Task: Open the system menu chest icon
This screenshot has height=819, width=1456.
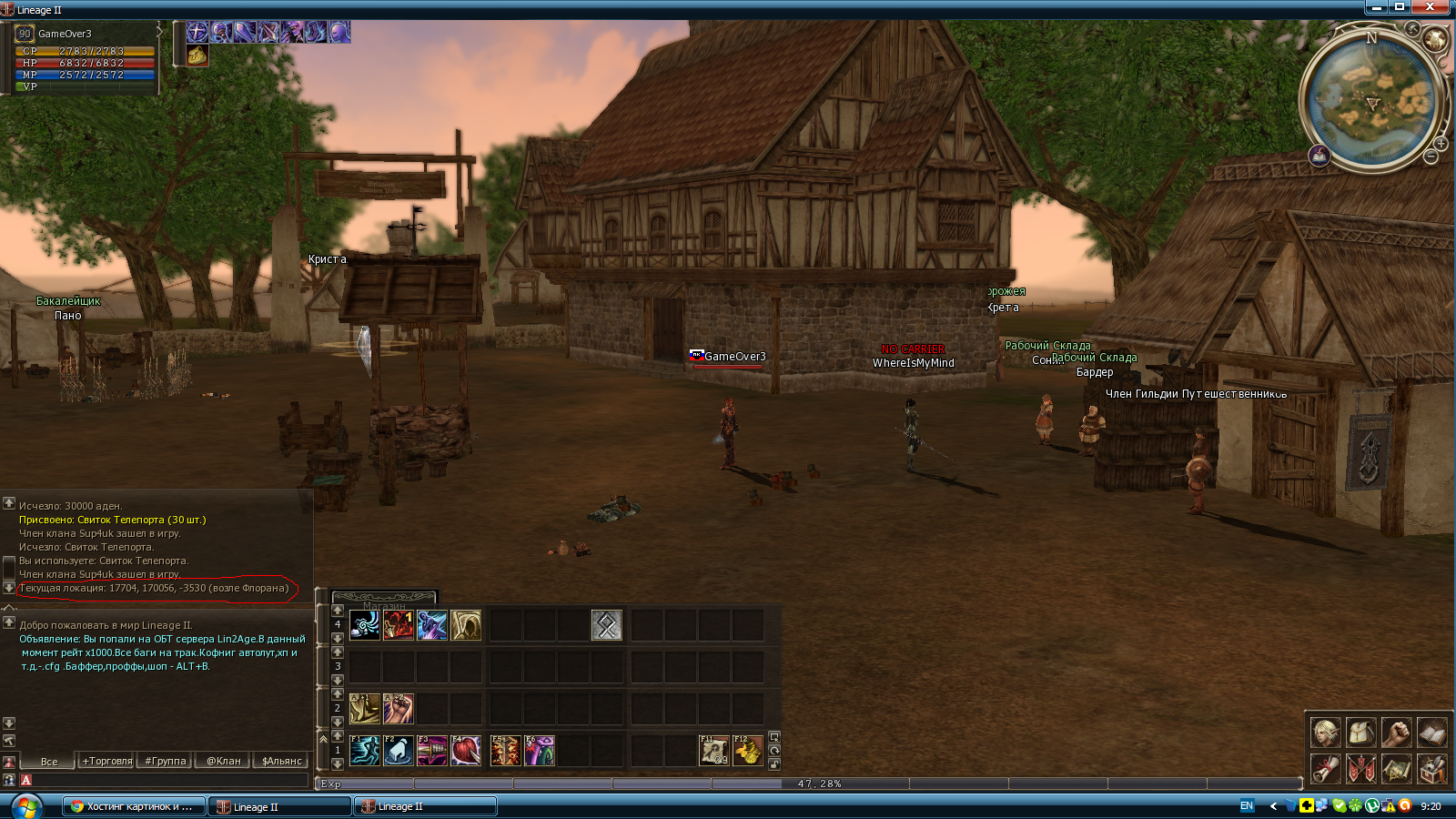Action: [x=1431, y=769]
